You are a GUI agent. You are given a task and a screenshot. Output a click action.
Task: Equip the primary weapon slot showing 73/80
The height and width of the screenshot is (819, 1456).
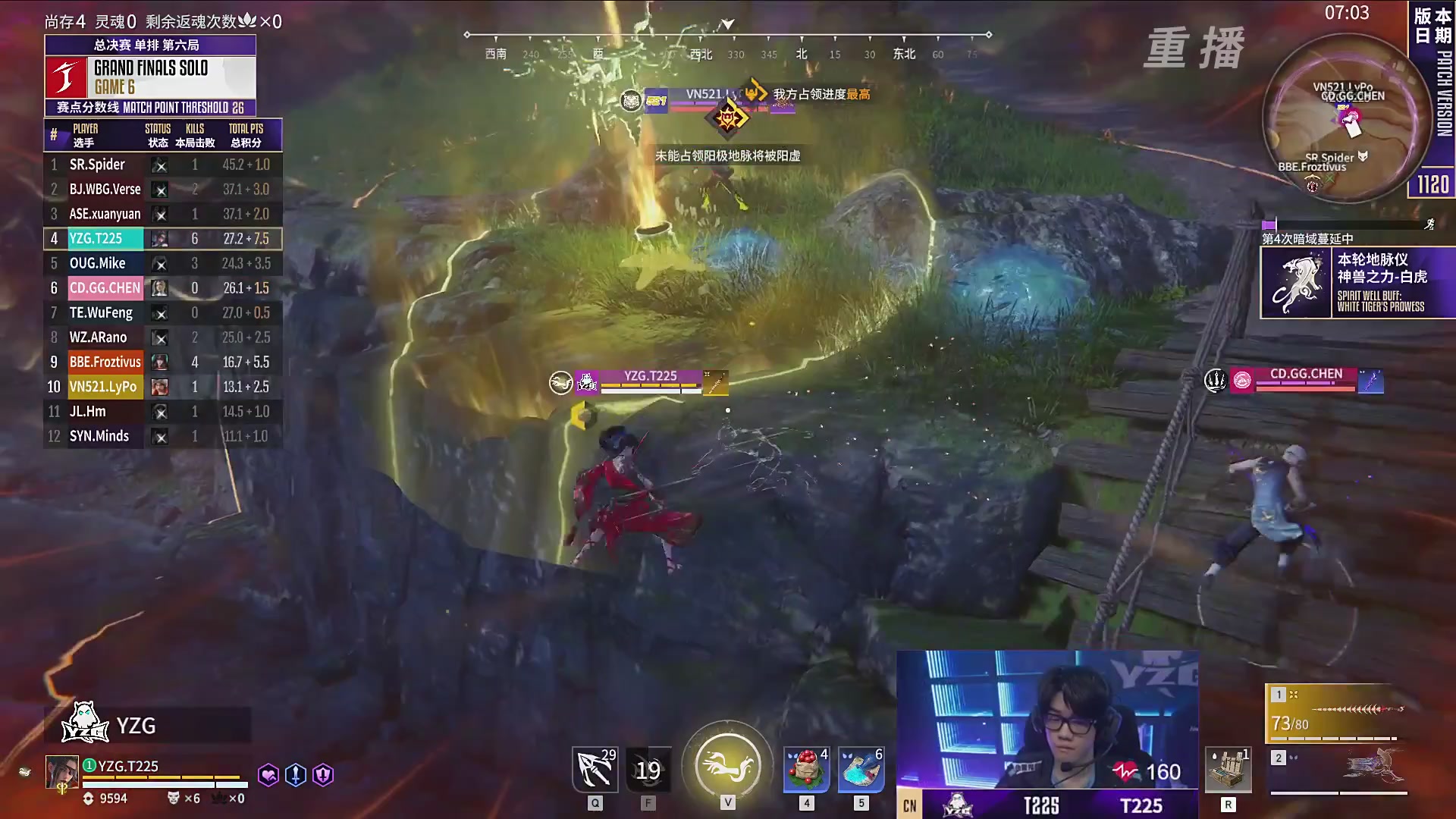1338,714
